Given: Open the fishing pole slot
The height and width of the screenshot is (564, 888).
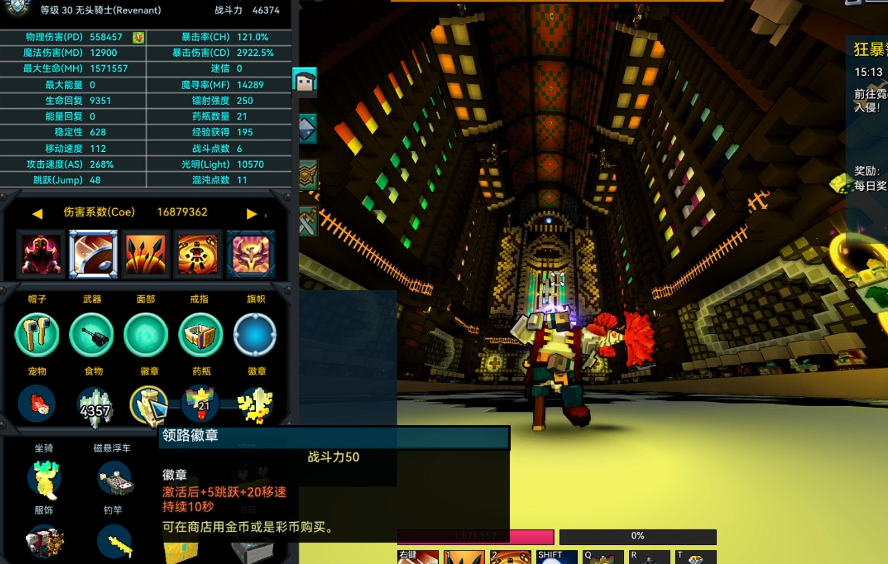Looking at the screenshot, I should [x=114, y=541].
